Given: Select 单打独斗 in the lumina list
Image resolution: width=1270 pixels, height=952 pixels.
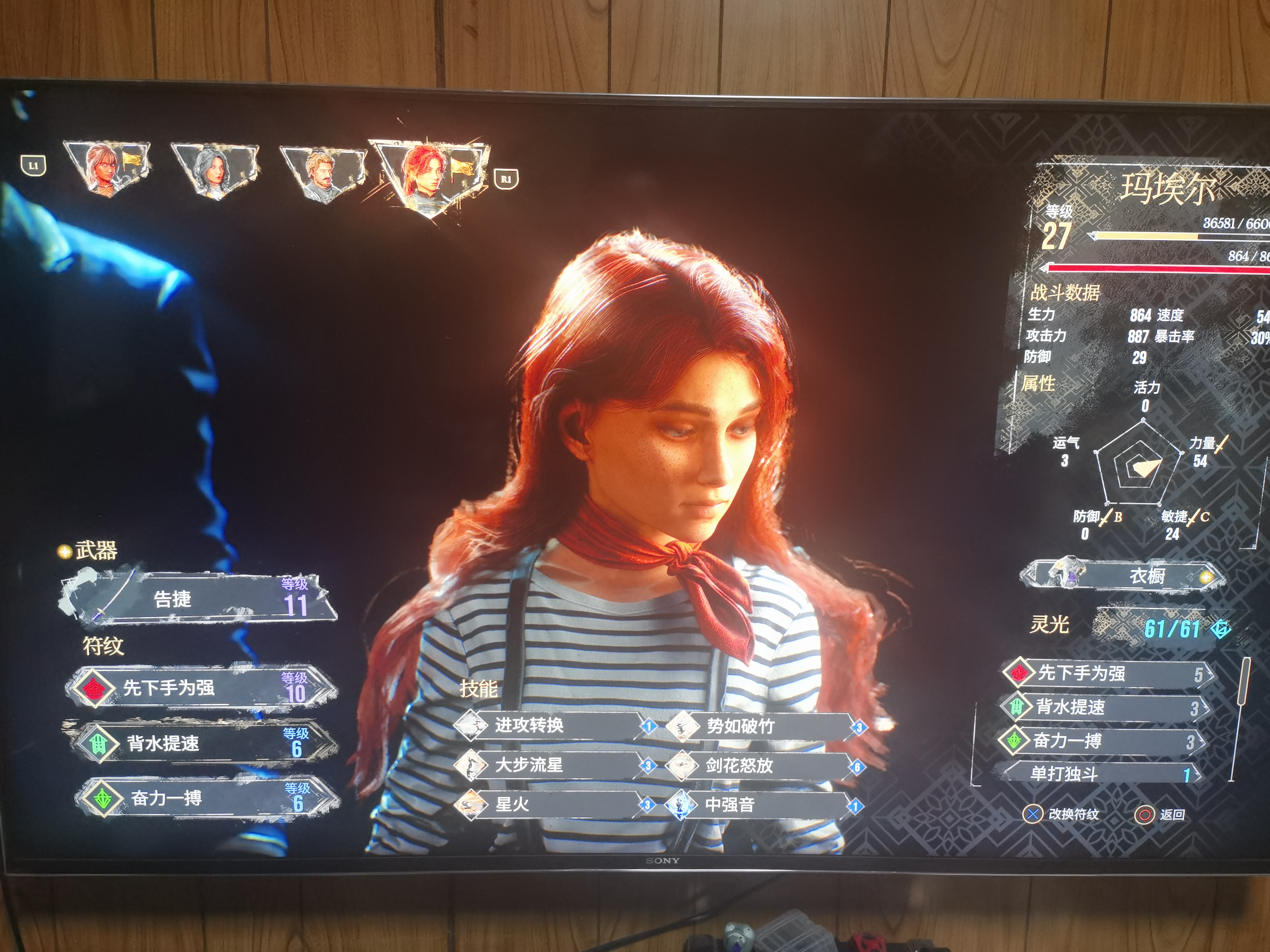Looking at the screenshot, I should [1099, 773].
